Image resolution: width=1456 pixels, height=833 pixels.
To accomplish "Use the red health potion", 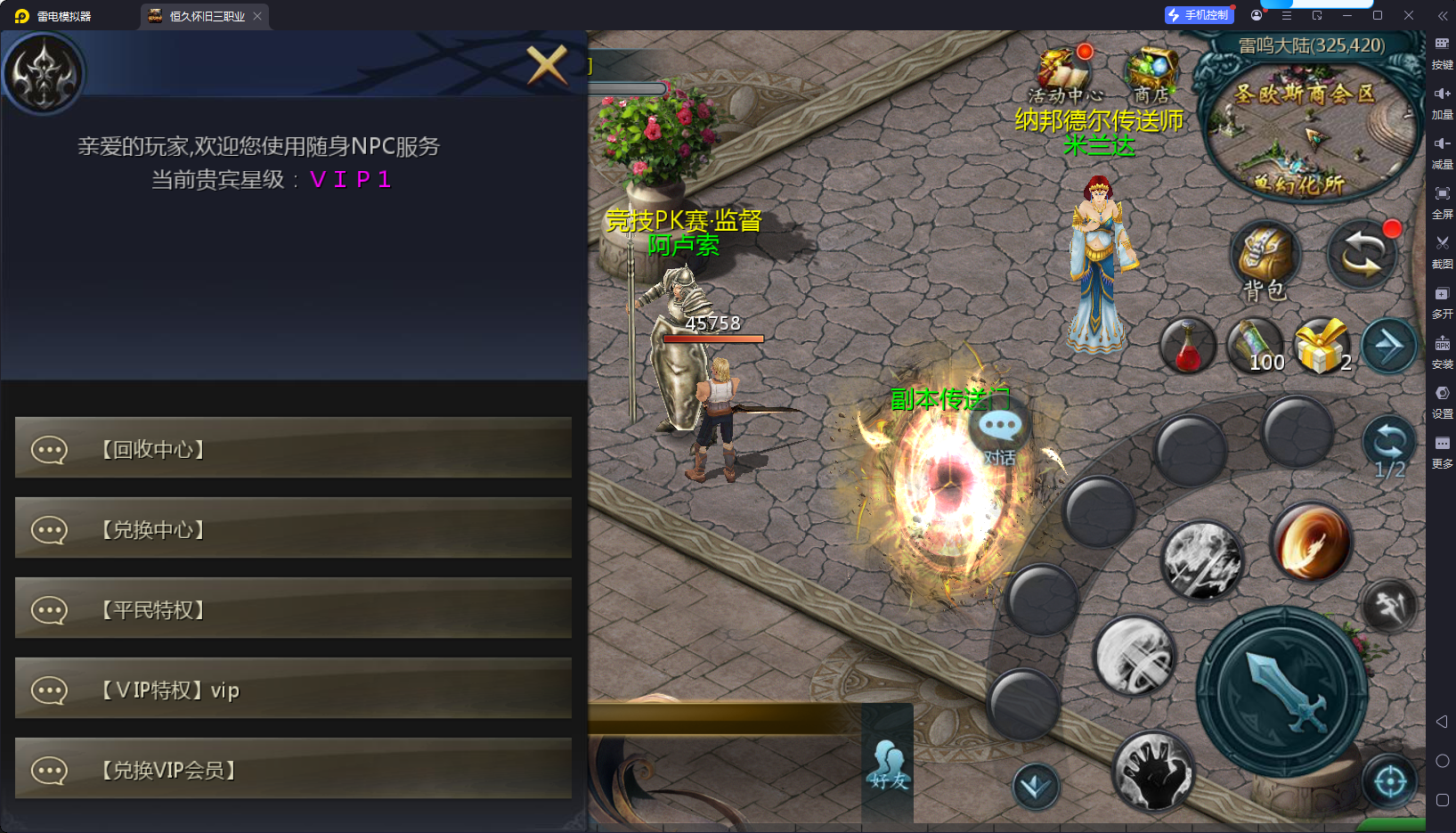I will pyautogui.click(x=1187, y=347).
